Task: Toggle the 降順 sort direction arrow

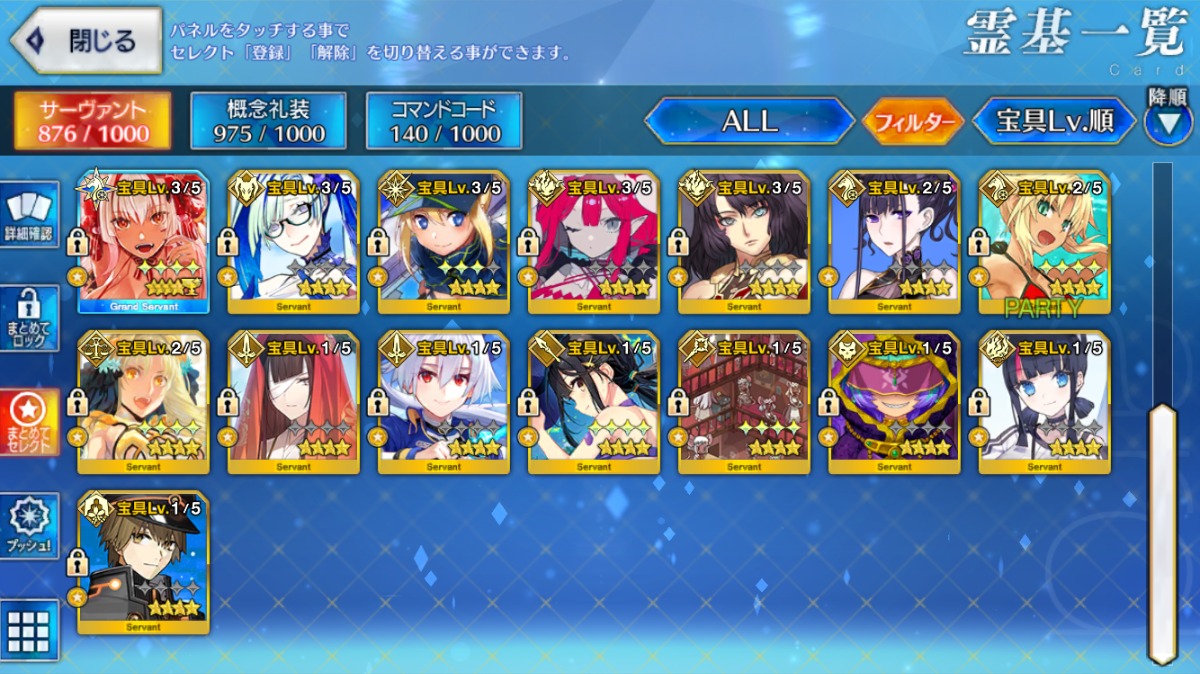Action: click(1167, 122)
